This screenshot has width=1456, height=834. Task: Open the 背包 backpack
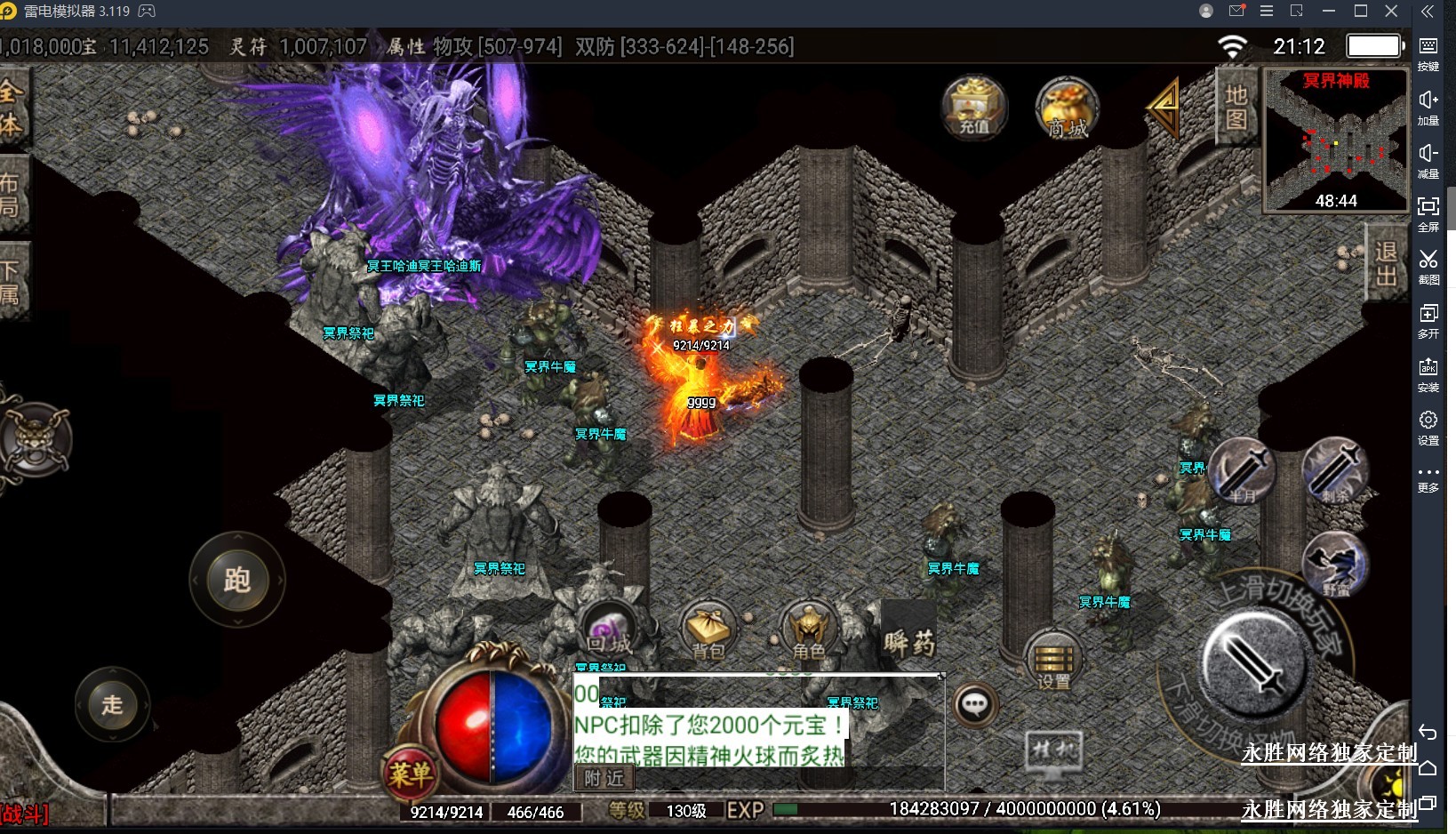pyautogui.click(x=708, y=630)
